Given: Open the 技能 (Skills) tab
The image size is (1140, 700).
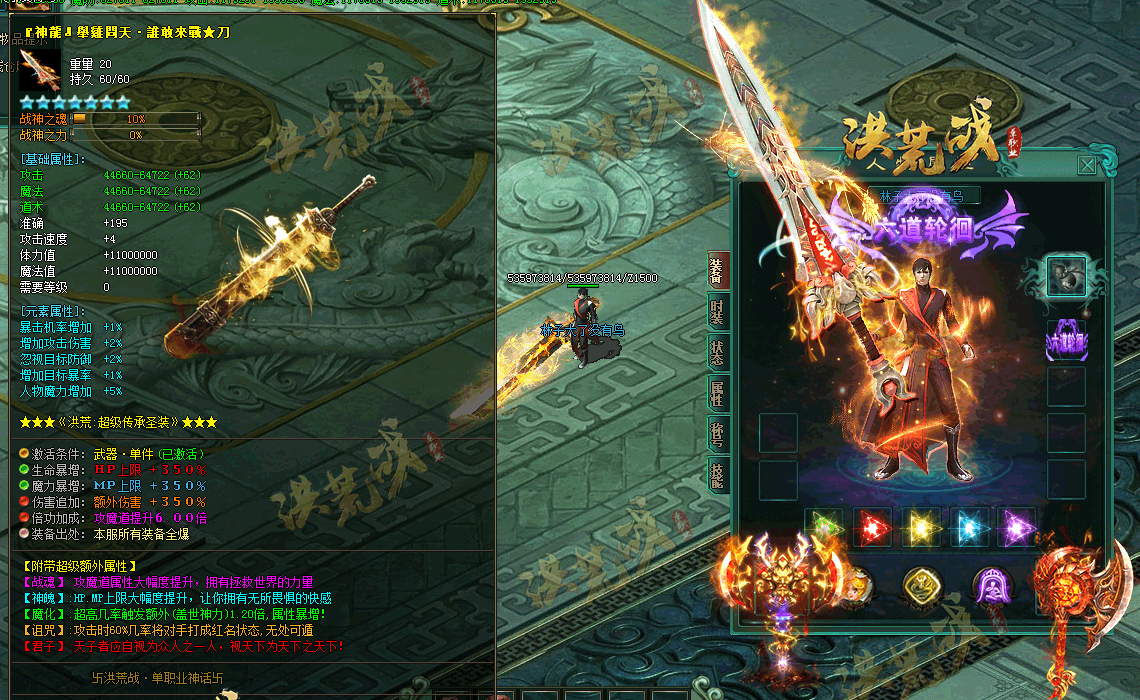Looking at the screenshot, I should coord(717,475).
